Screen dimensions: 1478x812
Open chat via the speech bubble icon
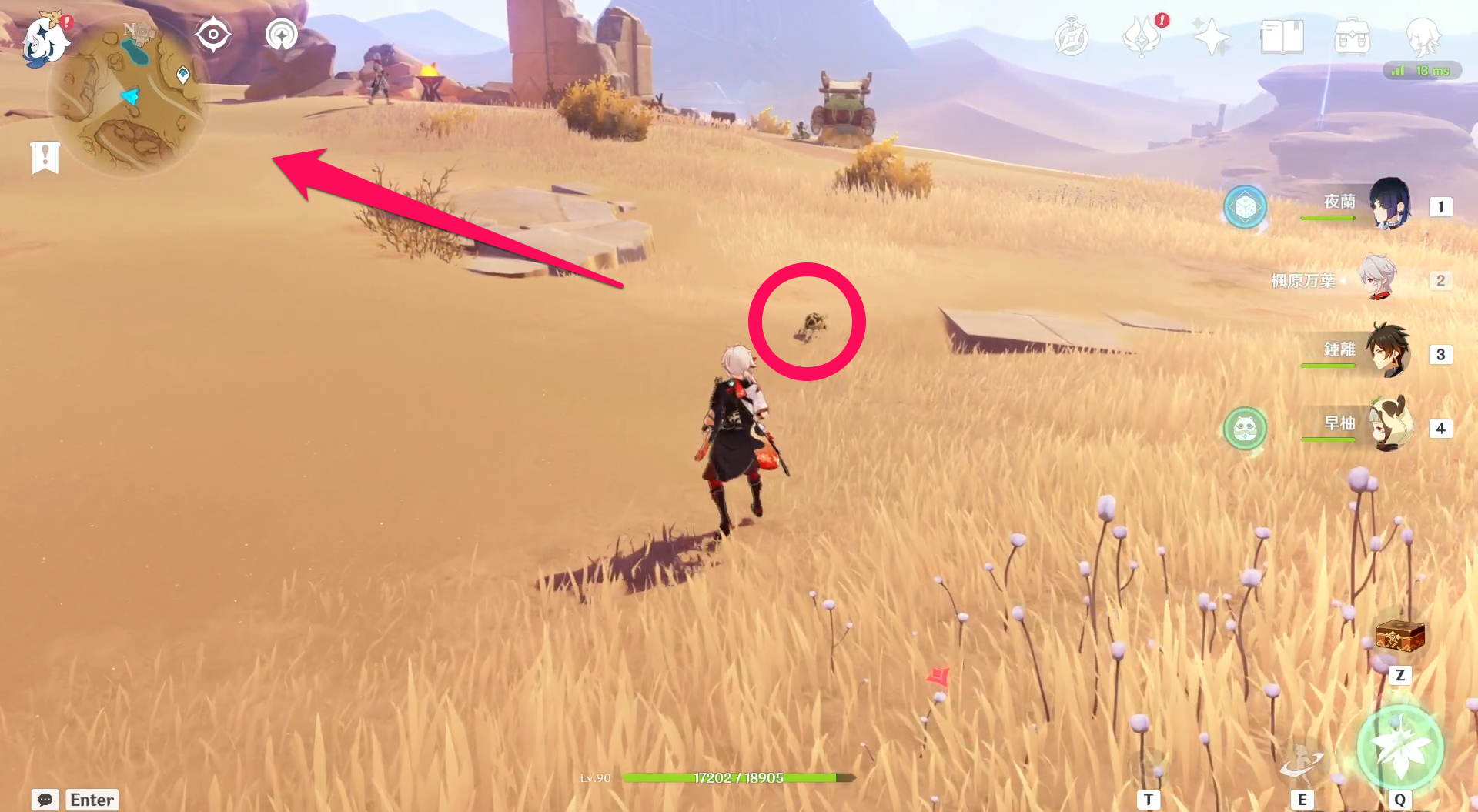(46, 800)
